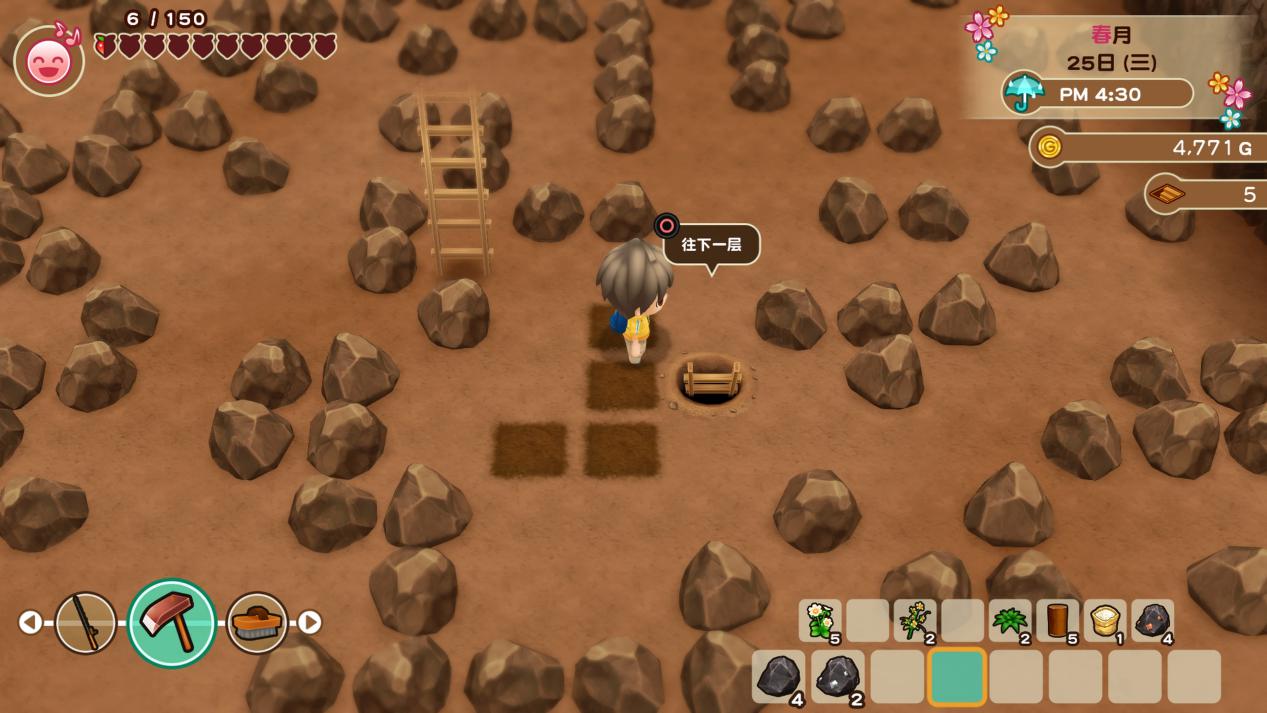Click the gold coin money display

[x=1150, y=148]
